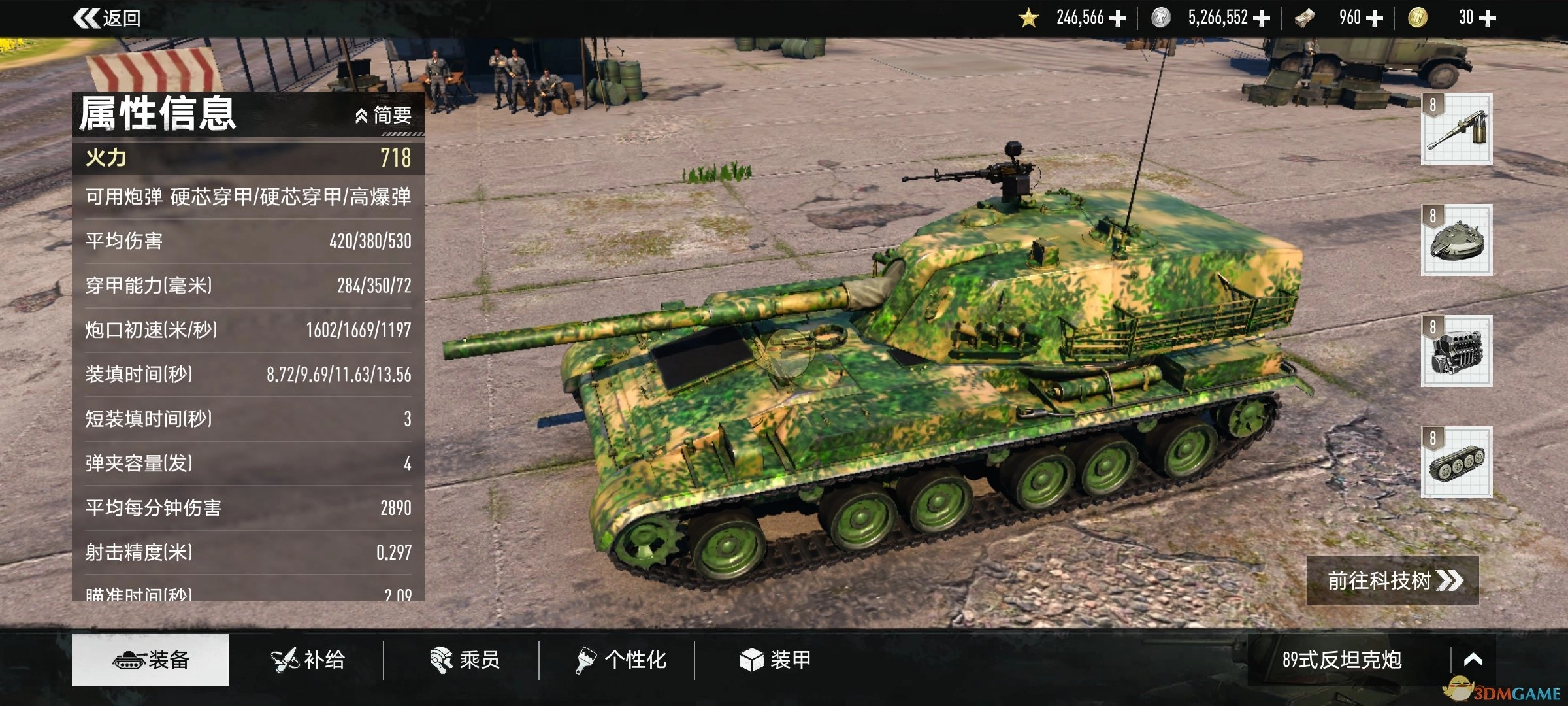
Task: Switch to the 补给 supplies tab
Action: tap(308, 660)
